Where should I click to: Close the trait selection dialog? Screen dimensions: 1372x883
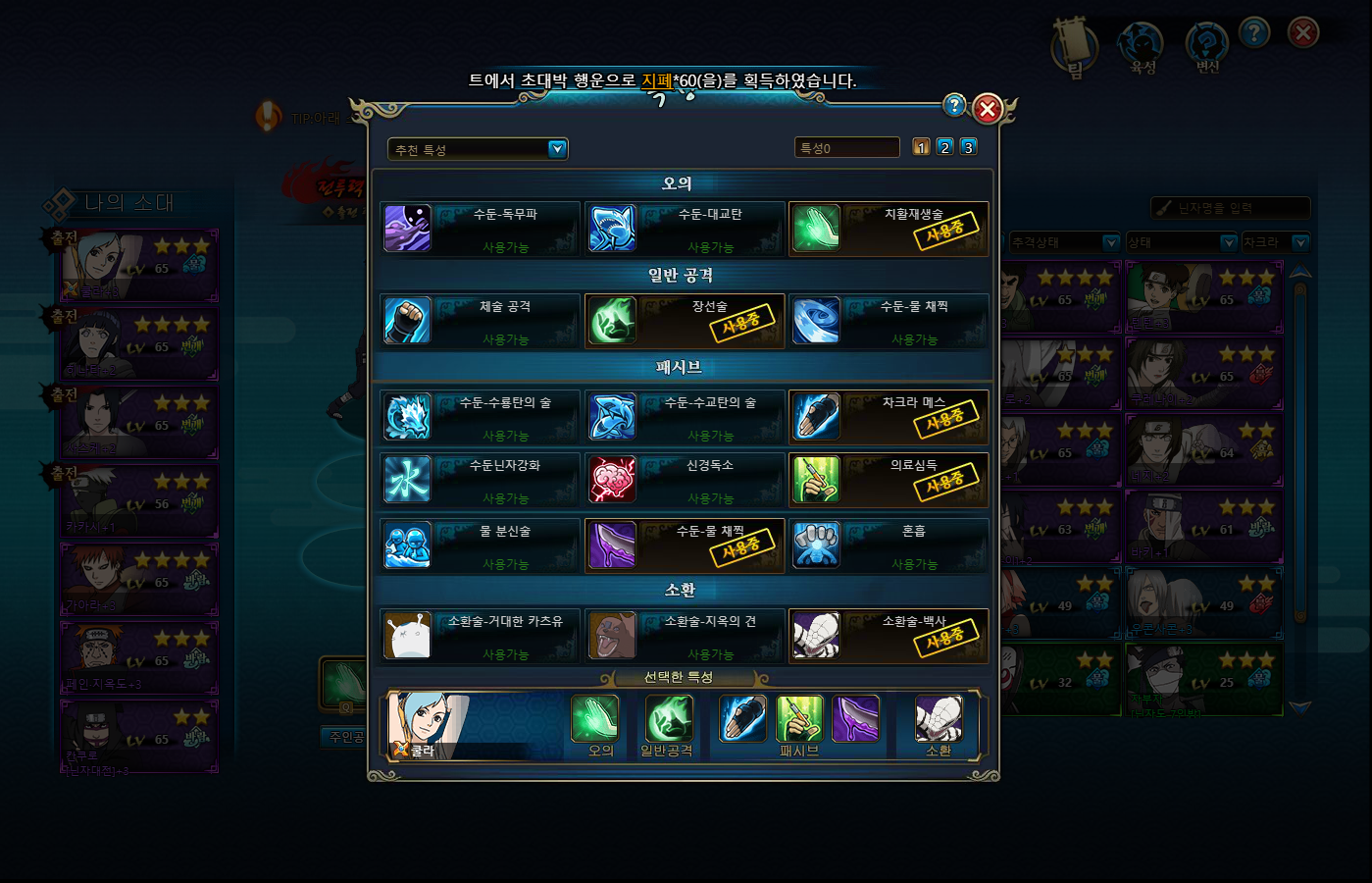[x=988, y=109]
